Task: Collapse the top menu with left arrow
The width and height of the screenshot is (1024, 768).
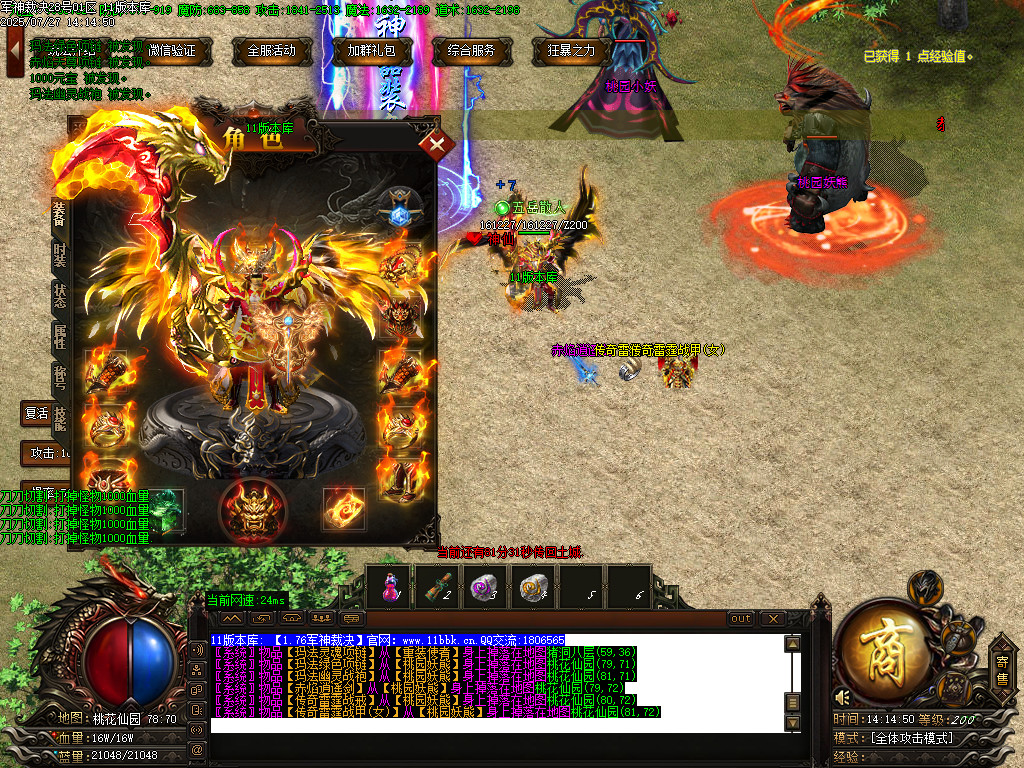Action: (15, 52)
